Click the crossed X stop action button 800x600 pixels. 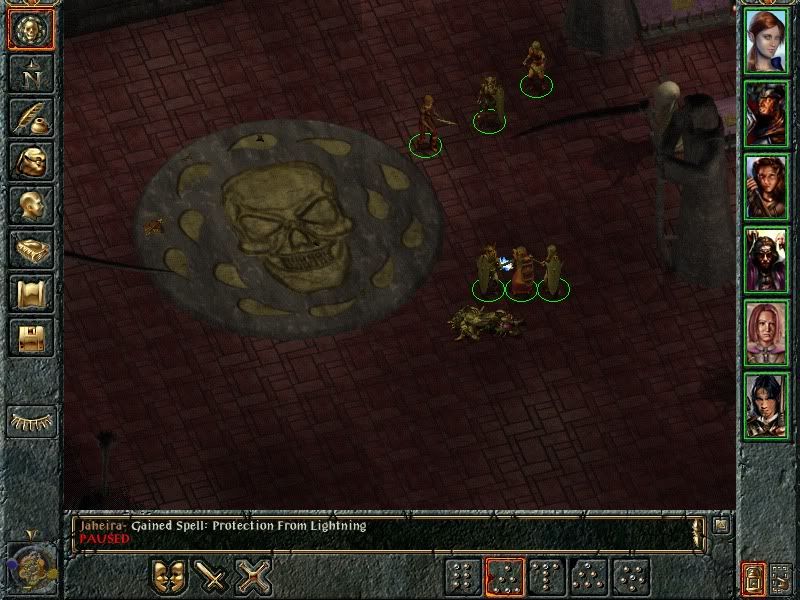point(255,577)
